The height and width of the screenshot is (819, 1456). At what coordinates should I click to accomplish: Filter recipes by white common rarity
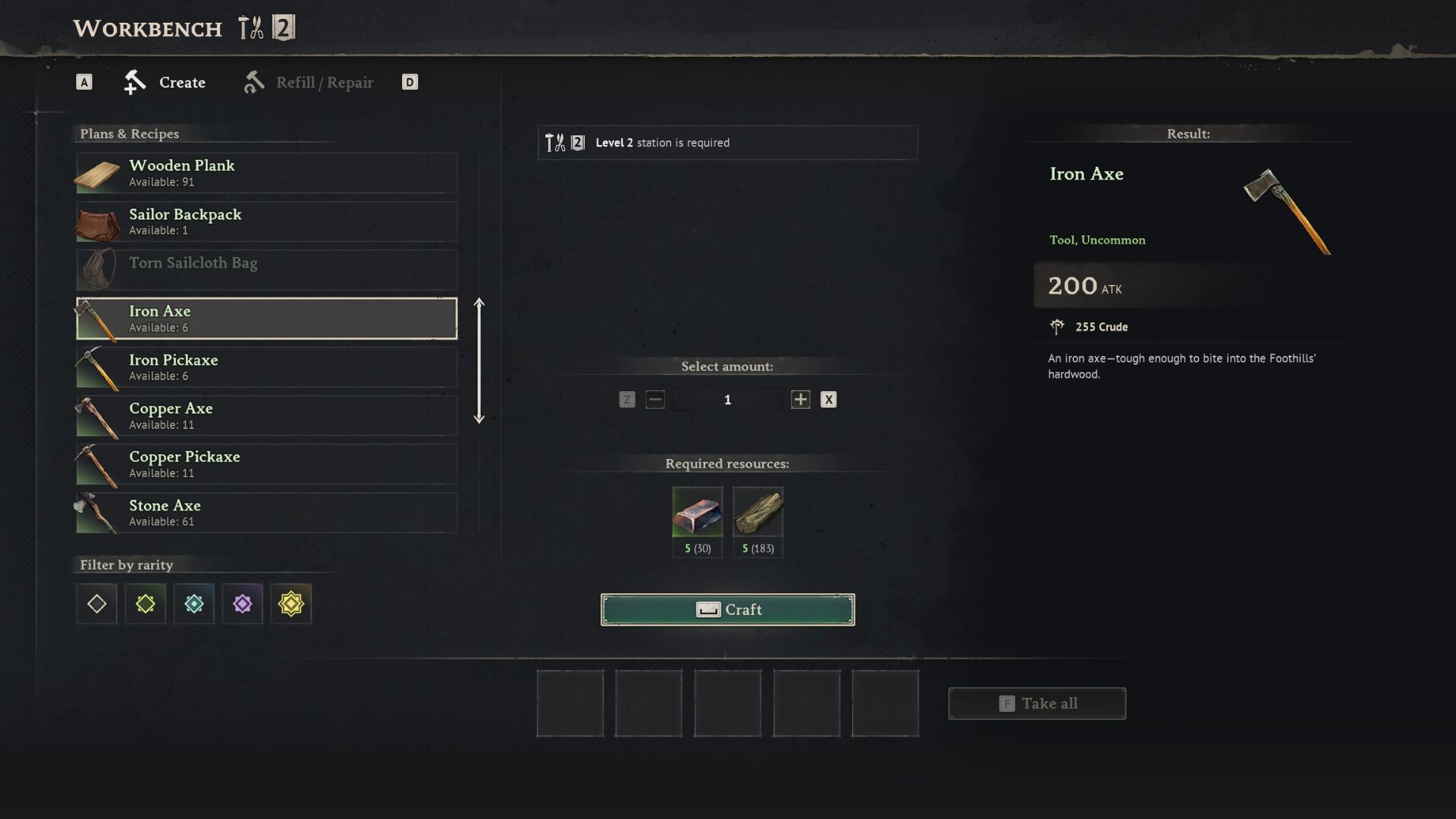pyautogui.click(x=97, y=604)
